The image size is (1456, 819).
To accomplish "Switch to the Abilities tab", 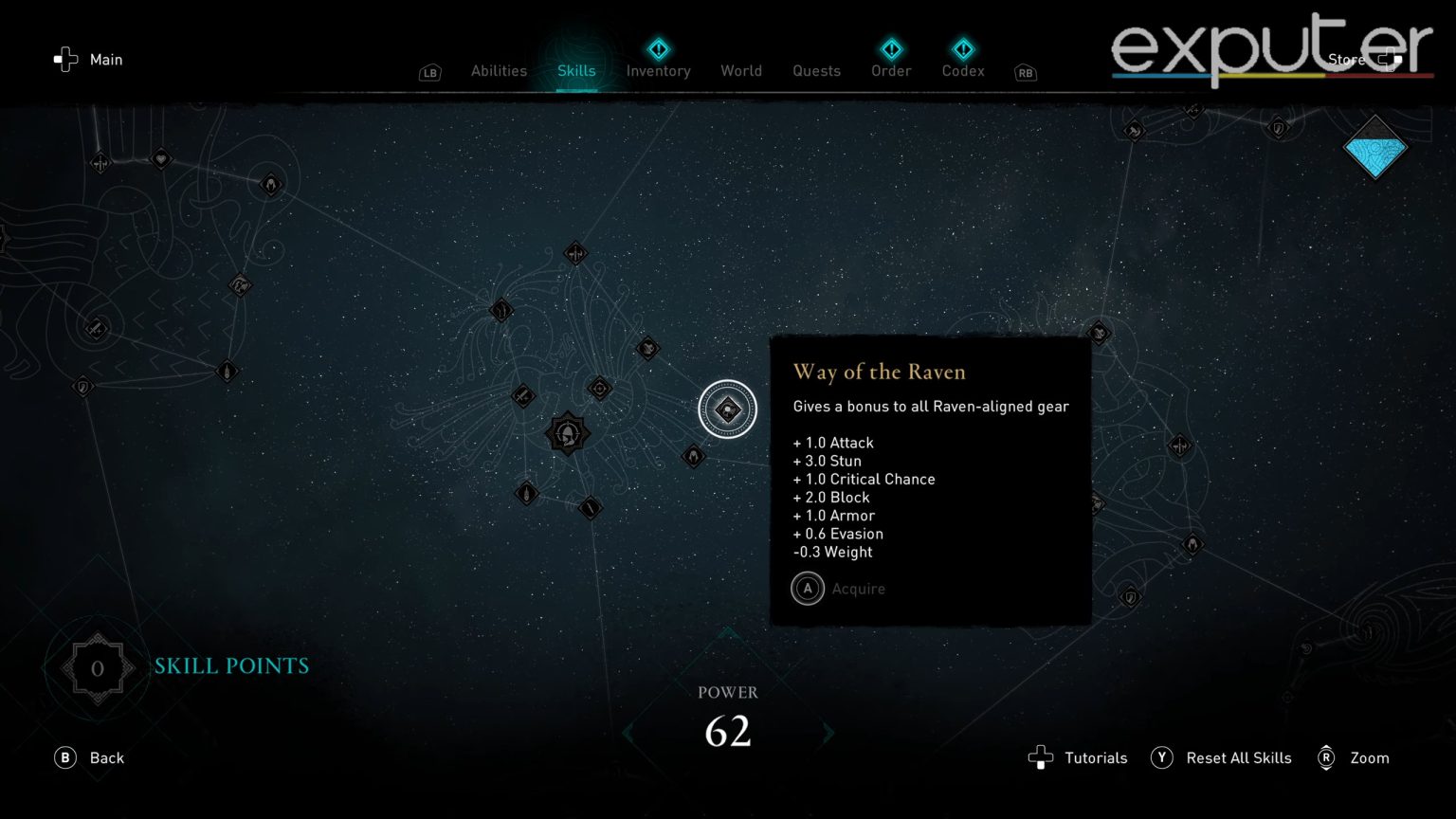I will 499,70.
